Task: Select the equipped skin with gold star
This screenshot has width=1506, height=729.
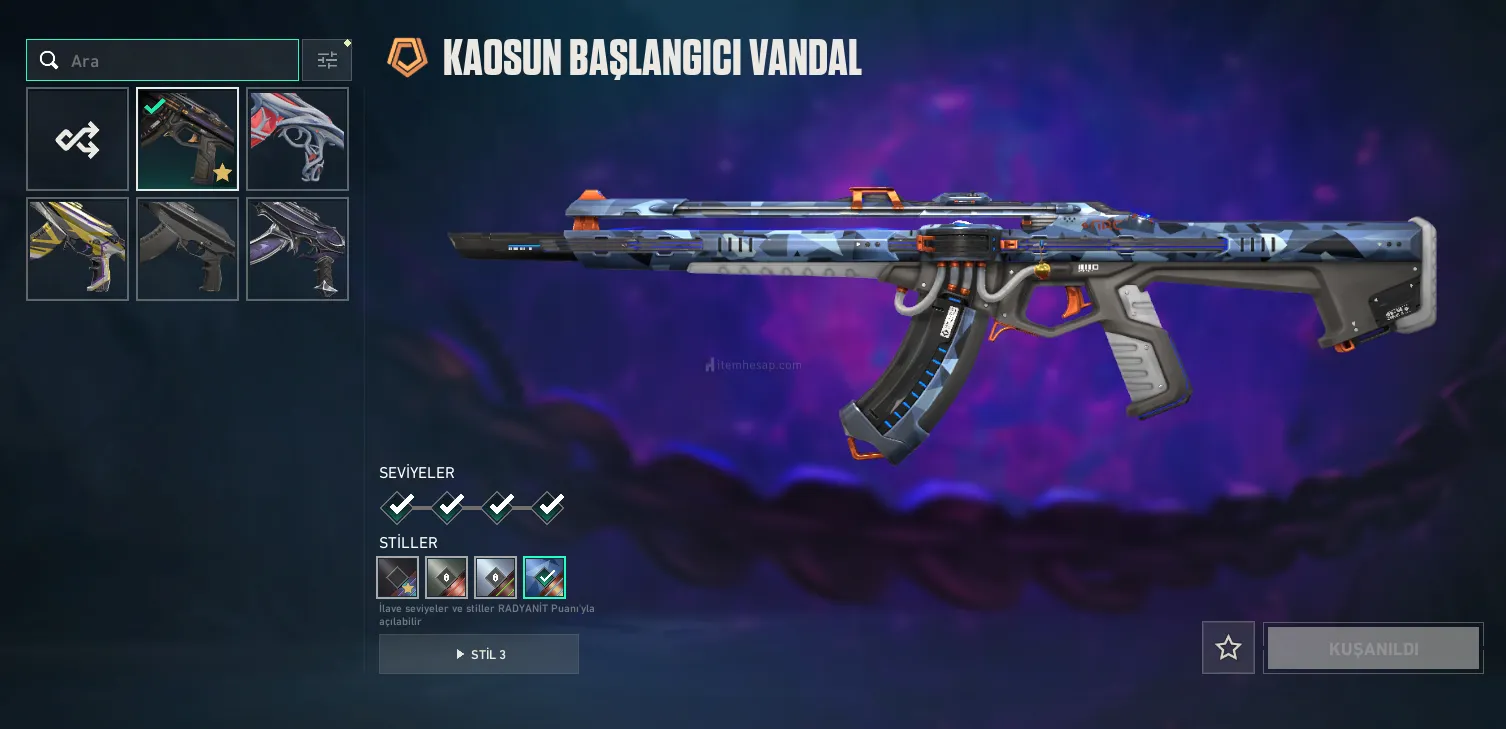Action: pyautogui.click(x=187, y=139)
